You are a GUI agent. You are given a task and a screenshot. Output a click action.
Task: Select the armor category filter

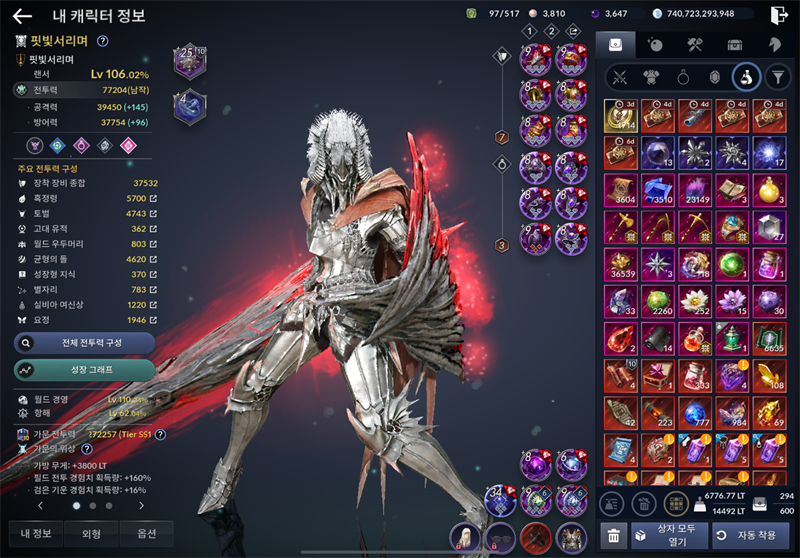coord(650,77)
